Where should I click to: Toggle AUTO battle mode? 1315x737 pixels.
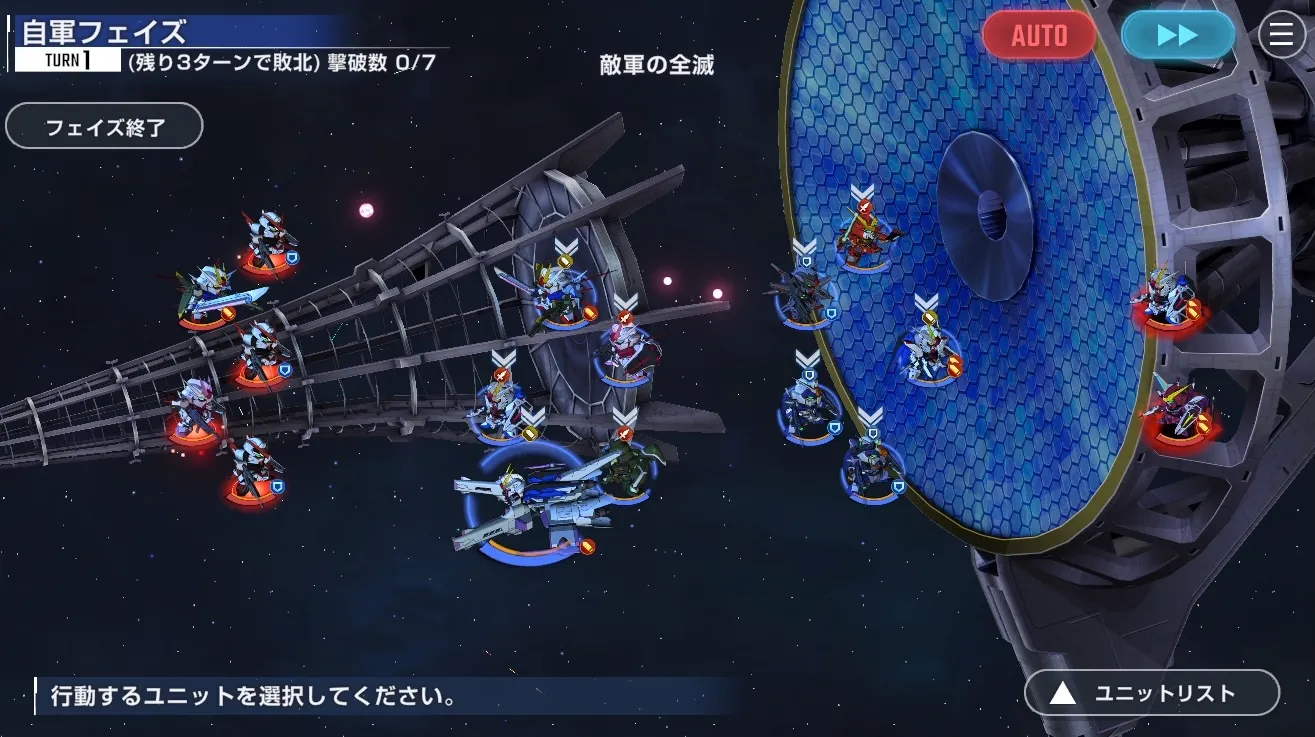point(1039,36)
